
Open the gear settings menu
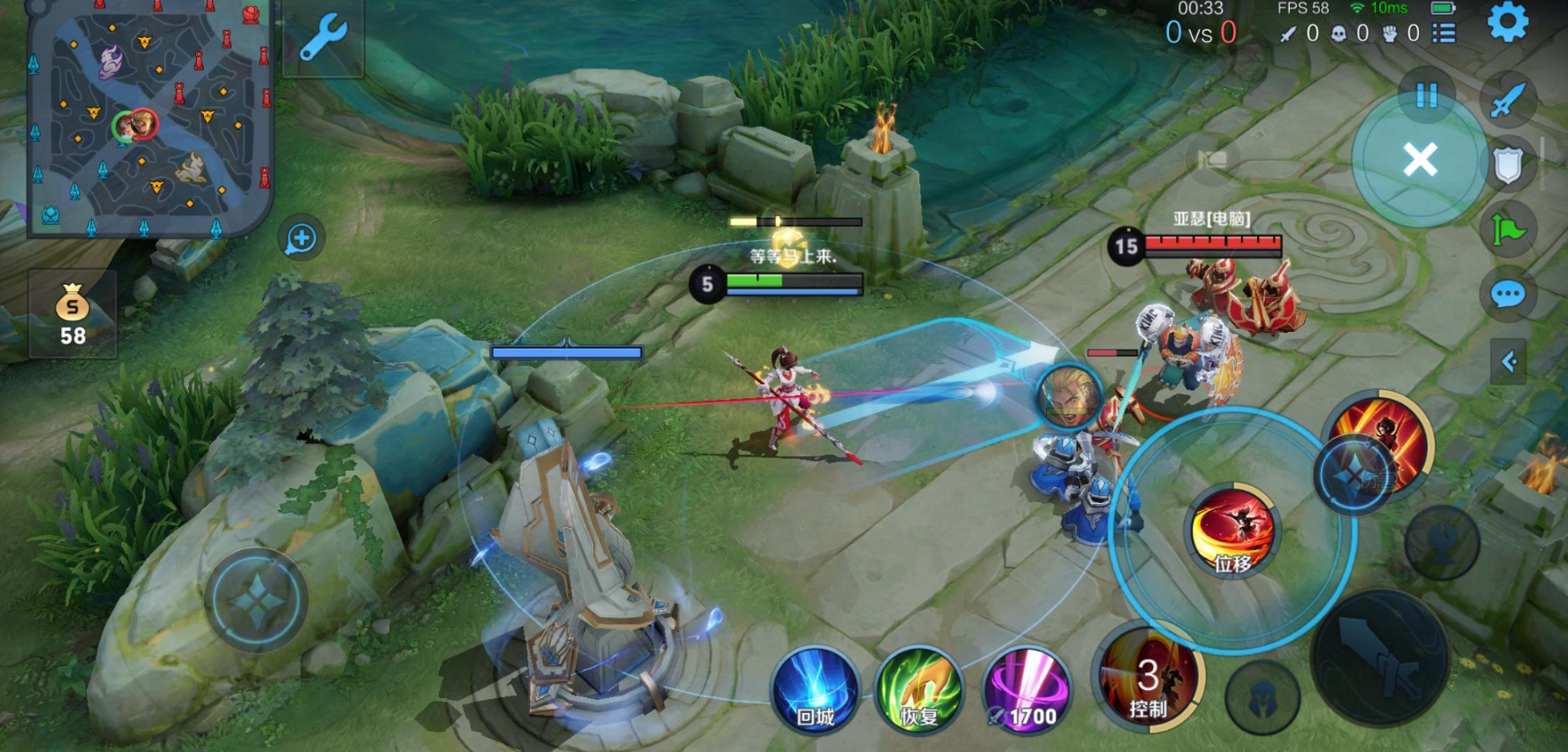click(x=1507, y=22)
